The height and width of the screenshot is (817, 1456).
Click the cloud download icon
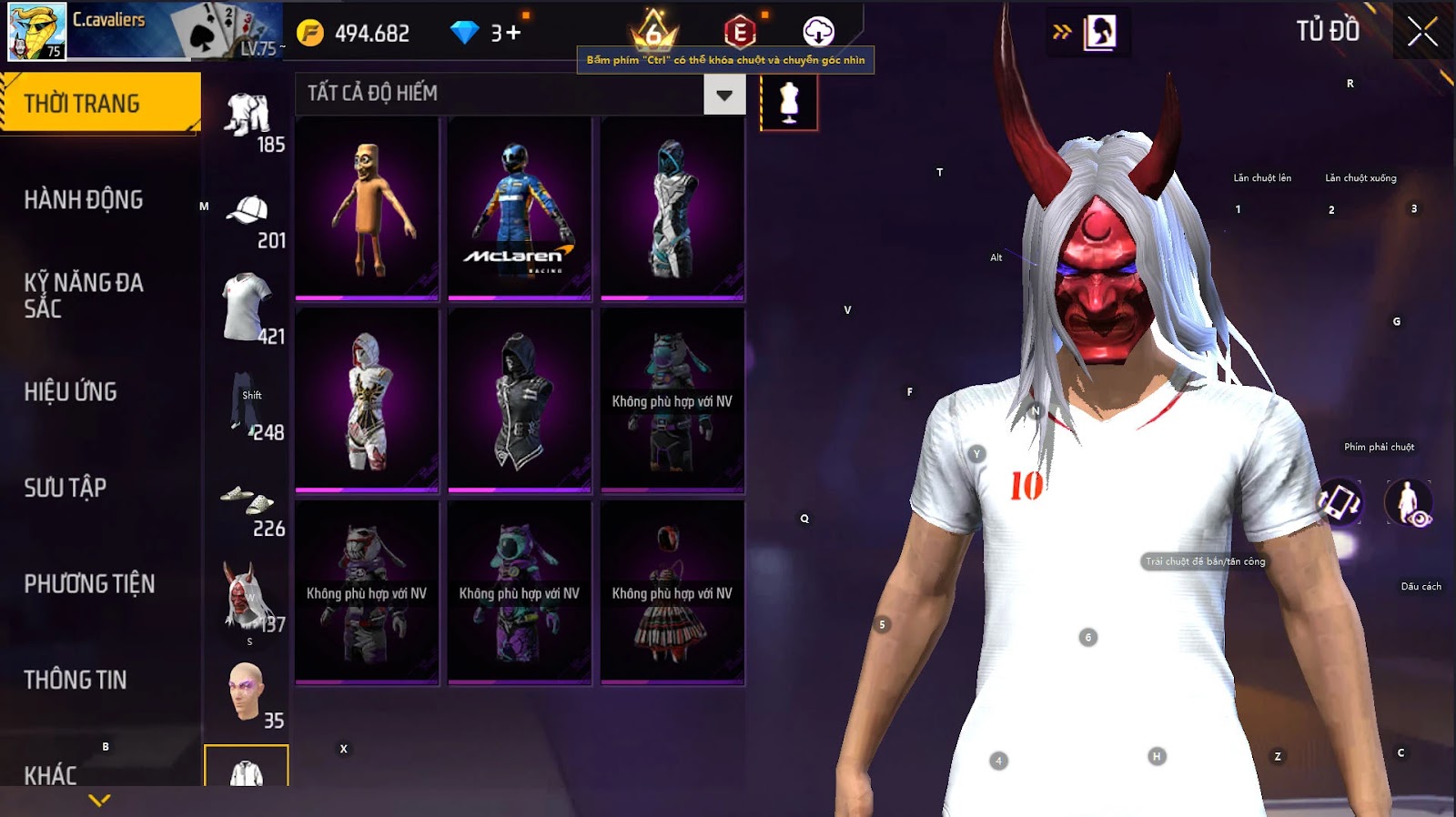coord(818,32)
